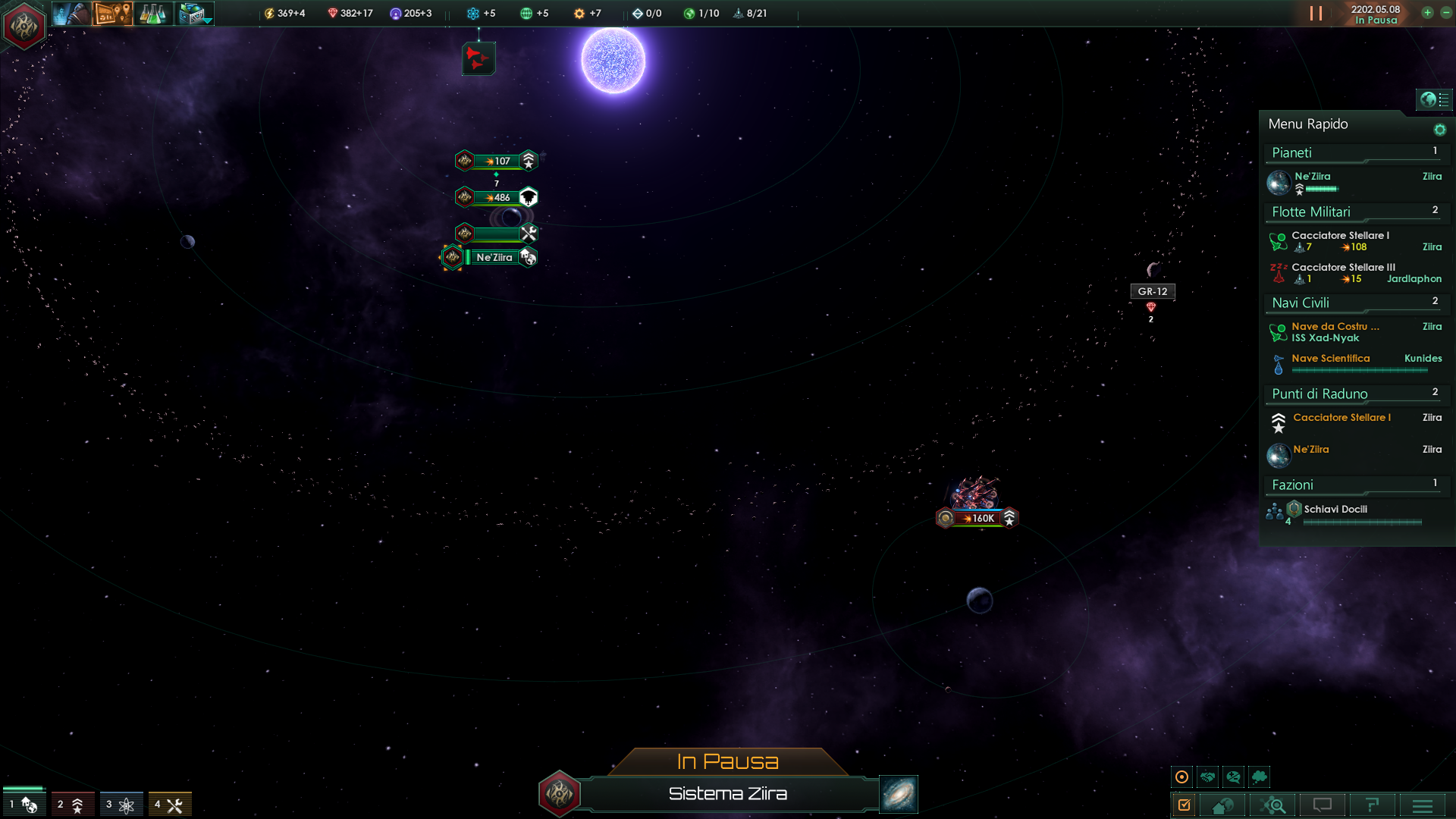This screenshot has width=1456, height=819.
Task: Open the help question mark button
Action: point(1372,805)
